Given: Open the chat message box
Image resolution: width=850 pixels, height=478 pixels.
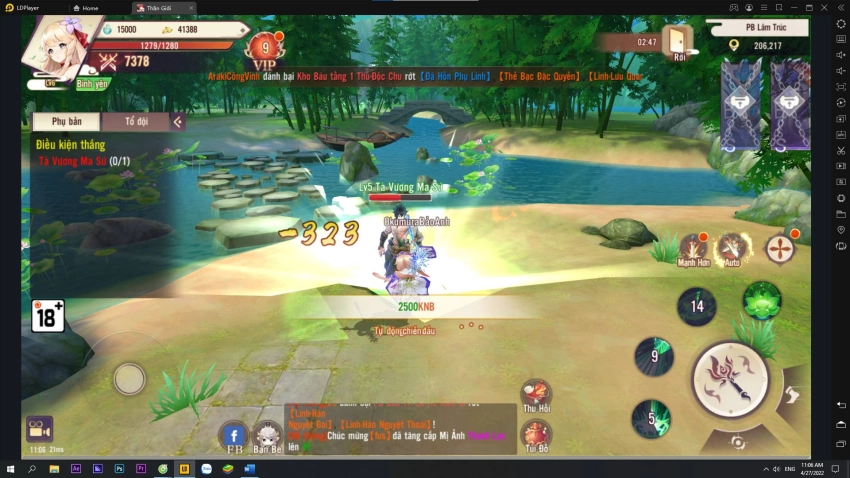Looking at the screenshot, I should pos(400,428).
